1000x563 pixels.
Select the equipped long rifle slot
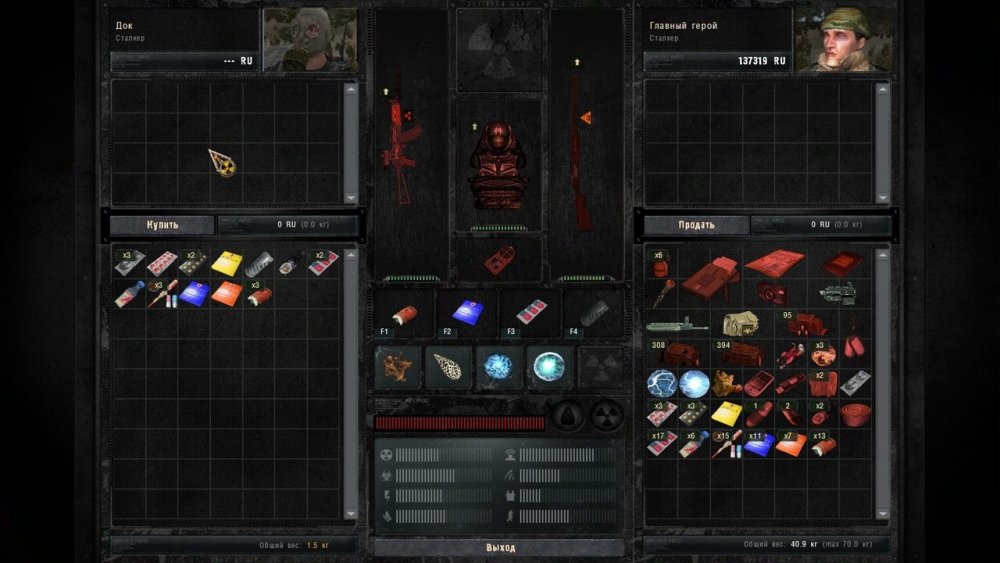(577, 140)
